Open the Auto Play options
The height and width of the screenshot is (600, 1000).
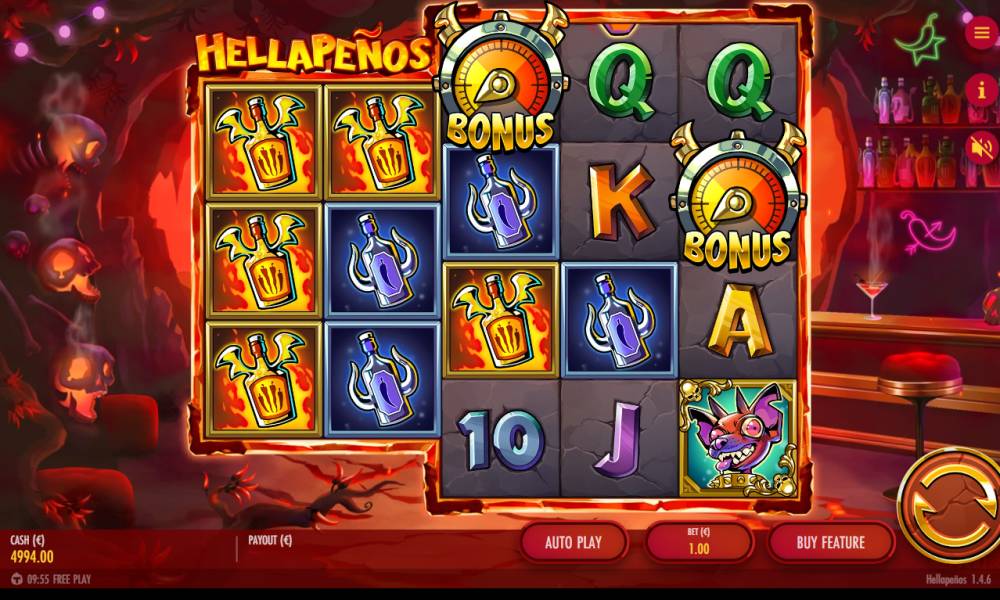click(x=574, y=543)
